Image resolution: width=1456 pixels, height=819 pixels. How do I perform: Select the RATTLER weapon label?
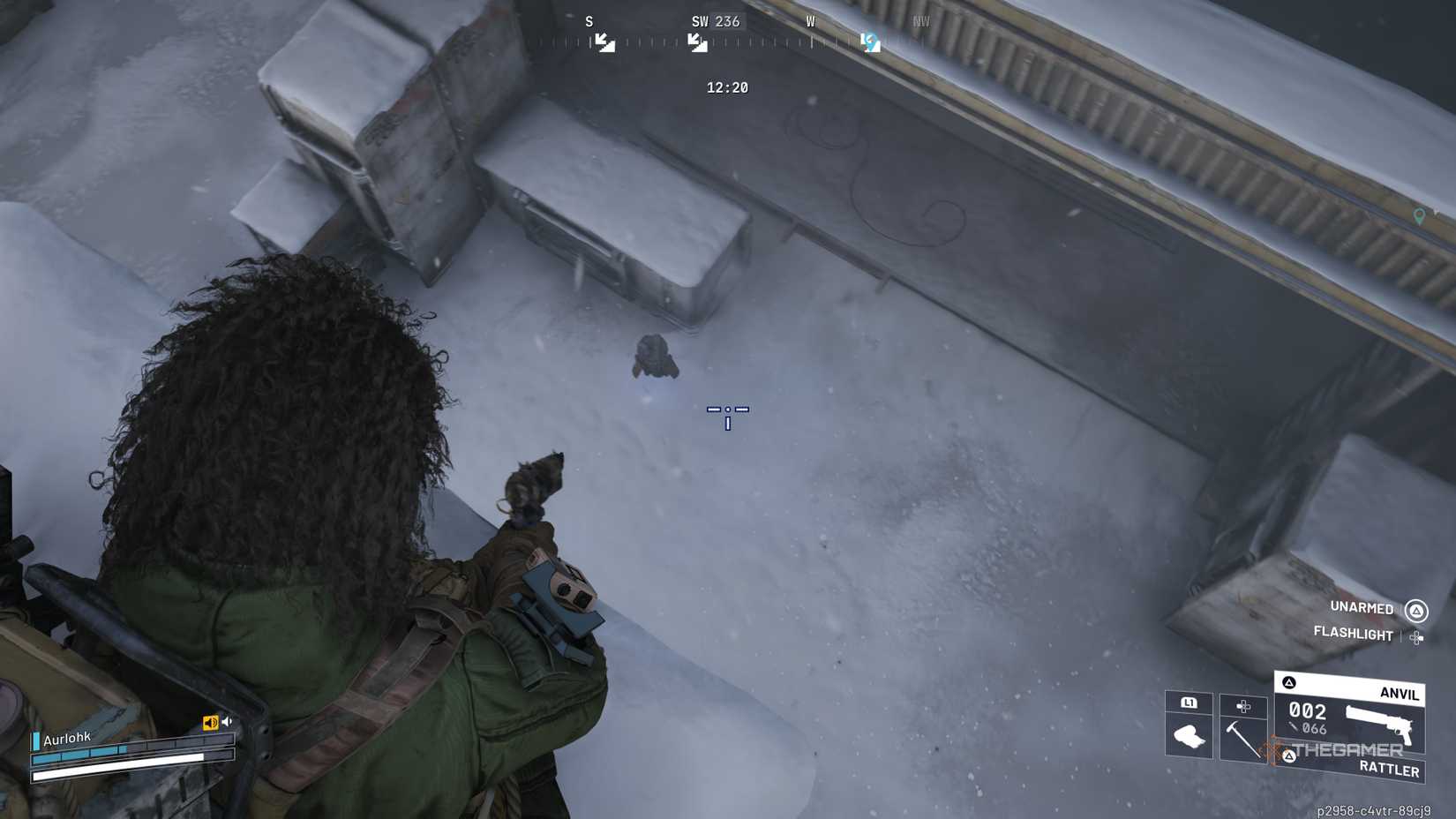click(x=1389, y=770)
